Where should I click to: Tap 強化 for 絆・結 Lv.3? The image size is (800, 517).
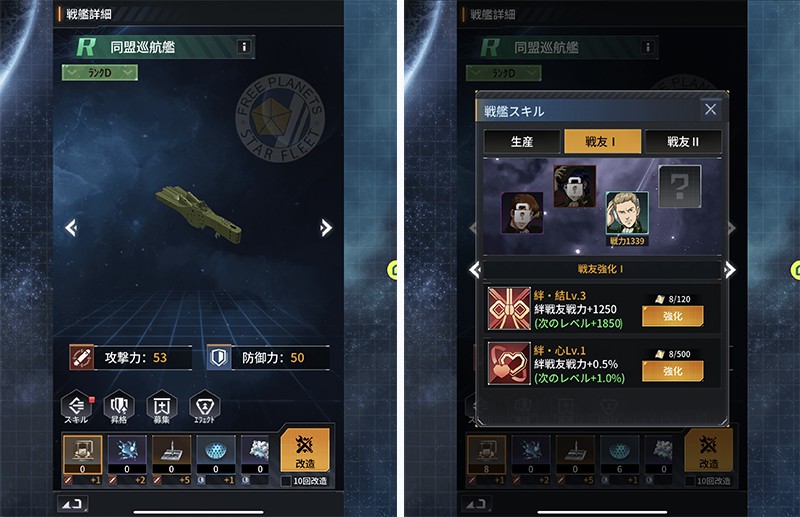(x=672, y=316)
